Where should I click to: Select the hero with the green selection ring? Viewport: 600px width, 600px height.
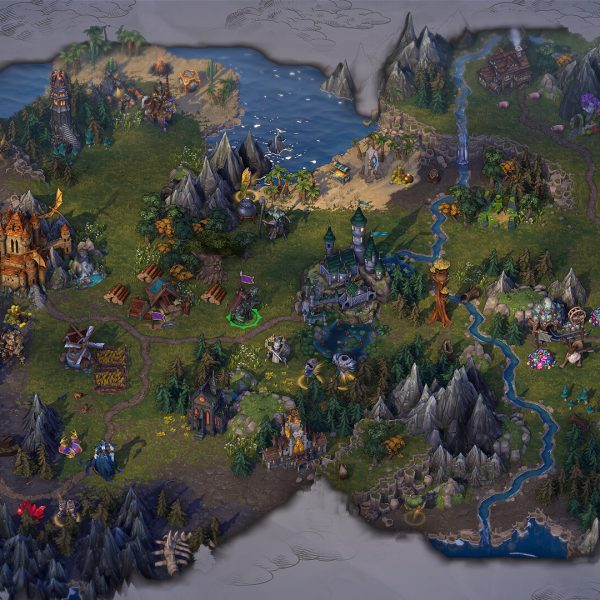[243, 308]
